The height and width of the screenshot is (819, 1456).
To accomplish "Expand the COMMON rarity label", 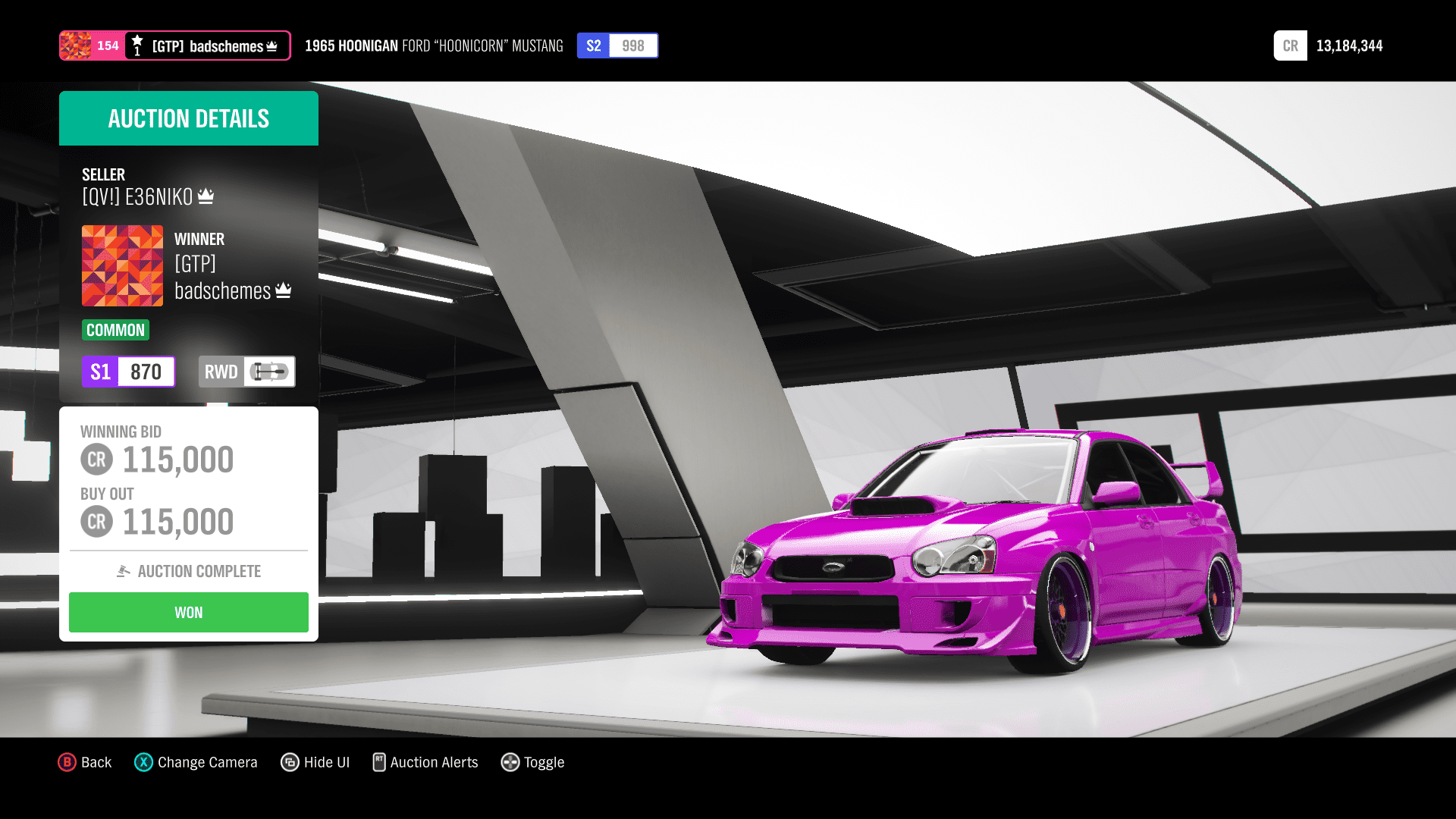I will tap(115, 330).
